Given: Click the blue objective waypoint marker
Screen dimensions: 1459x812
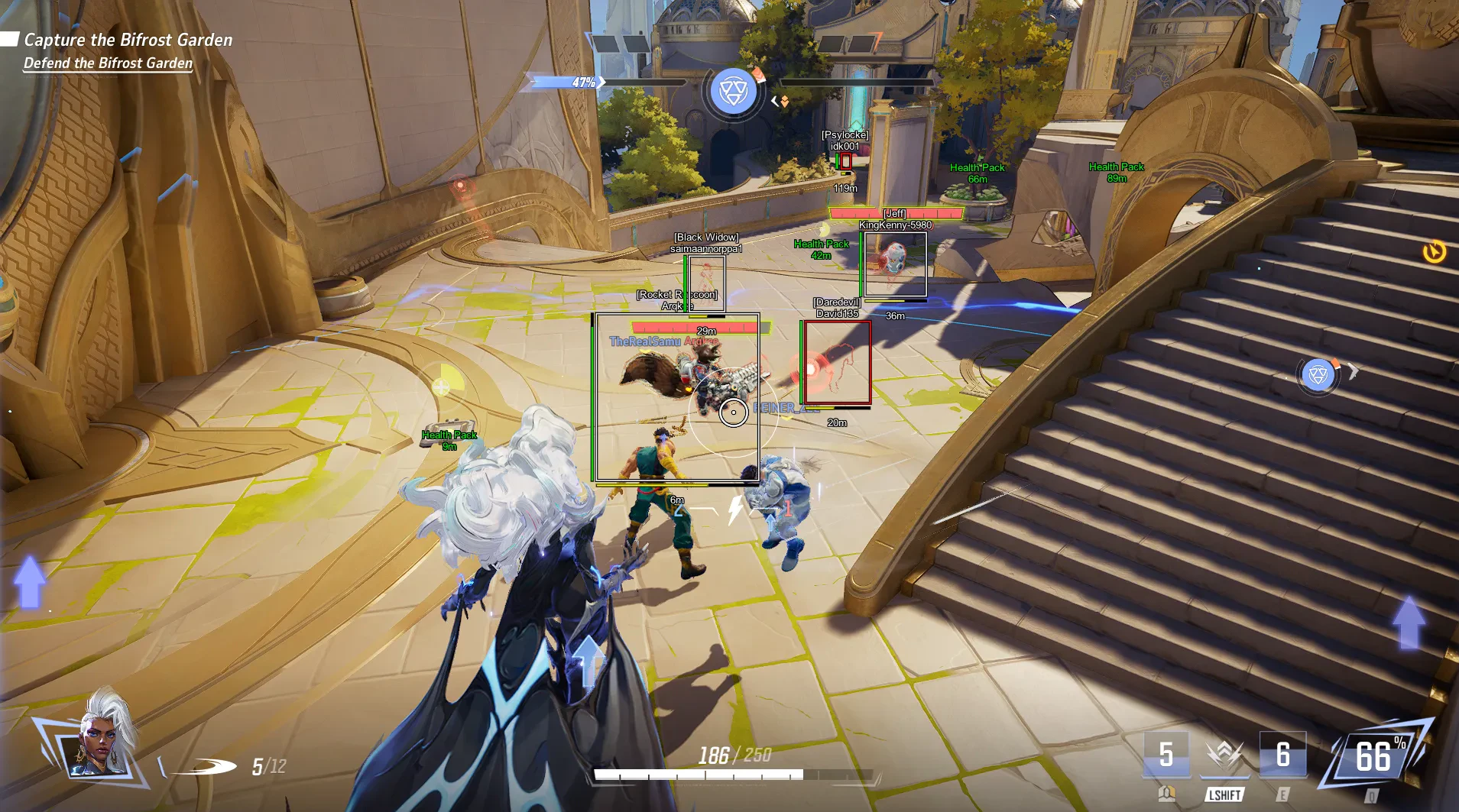Looking at the screenshot, I should pyautogui.click(x=1318, y=374).
